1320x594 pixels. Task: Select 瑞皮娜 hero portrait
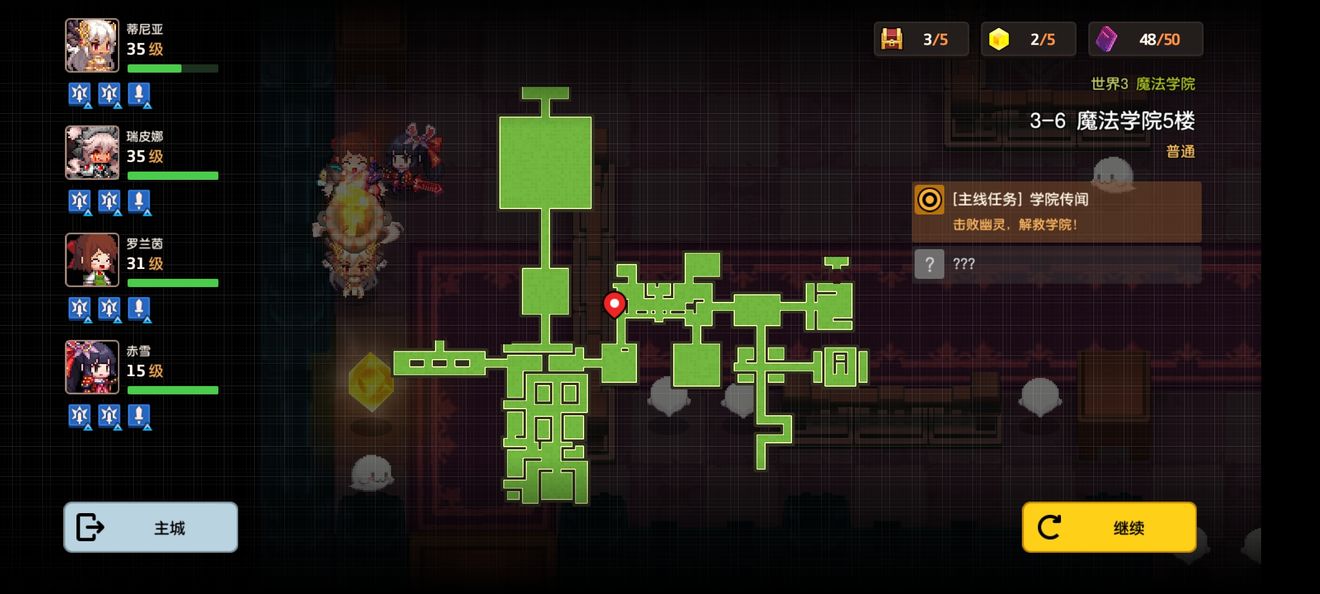click(92, 152)
